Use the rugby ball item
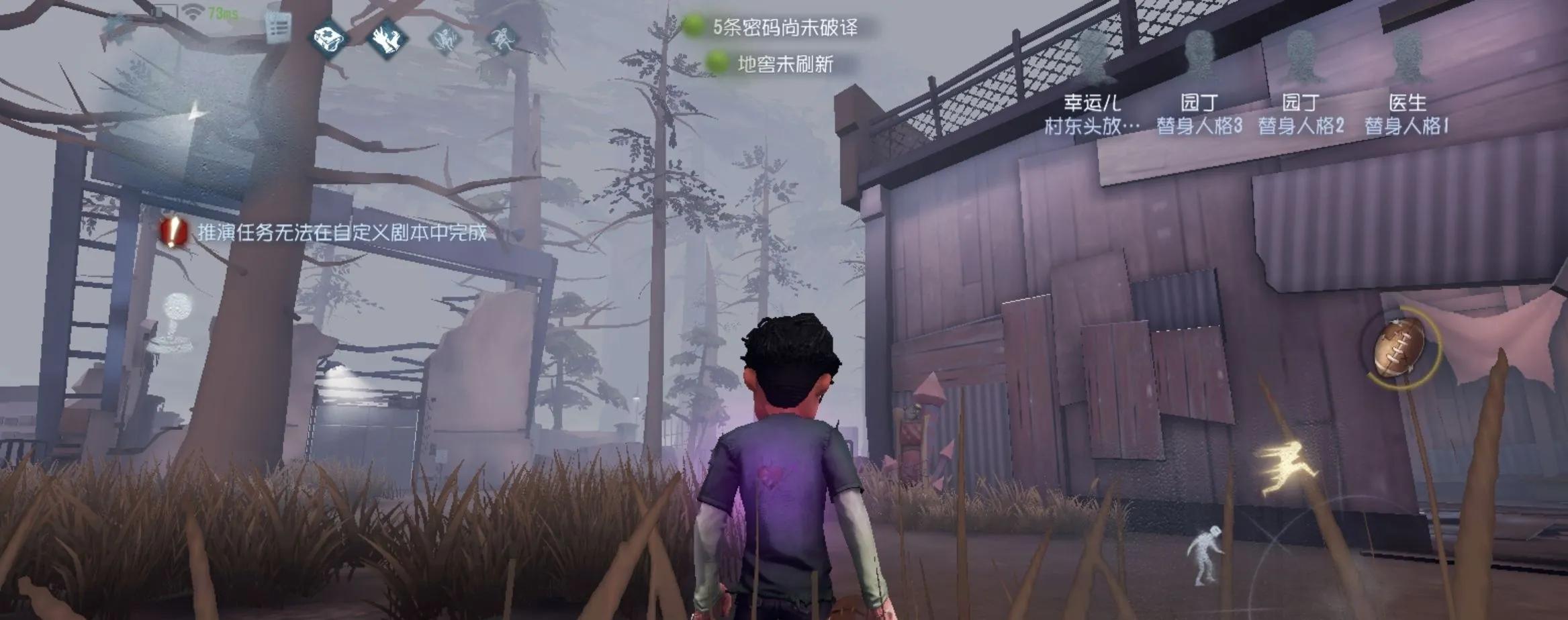1568x620 pixels. 1399,349
